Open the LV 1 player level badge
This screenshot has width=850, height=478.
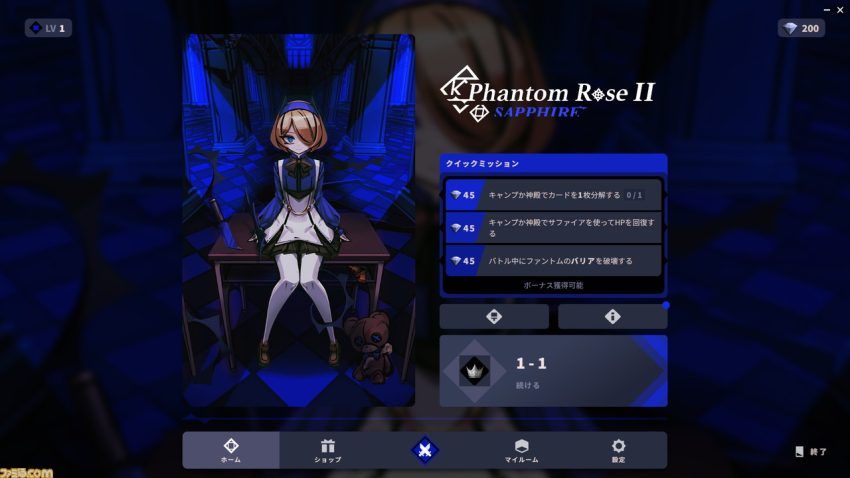(x=48, y=28)
